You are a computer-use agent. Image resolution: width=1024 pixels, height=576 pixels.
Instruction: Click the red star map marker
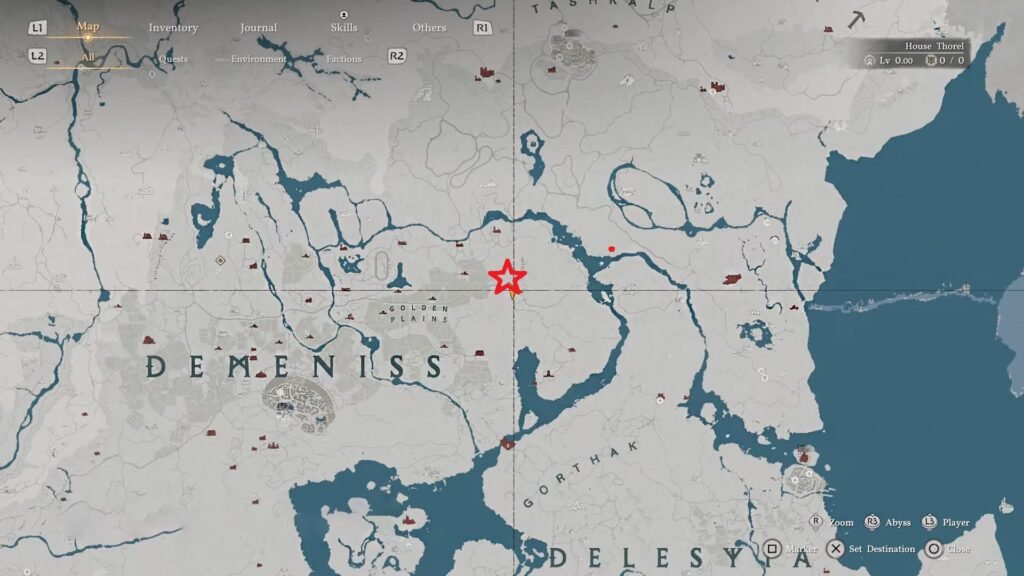click(507, 276)
